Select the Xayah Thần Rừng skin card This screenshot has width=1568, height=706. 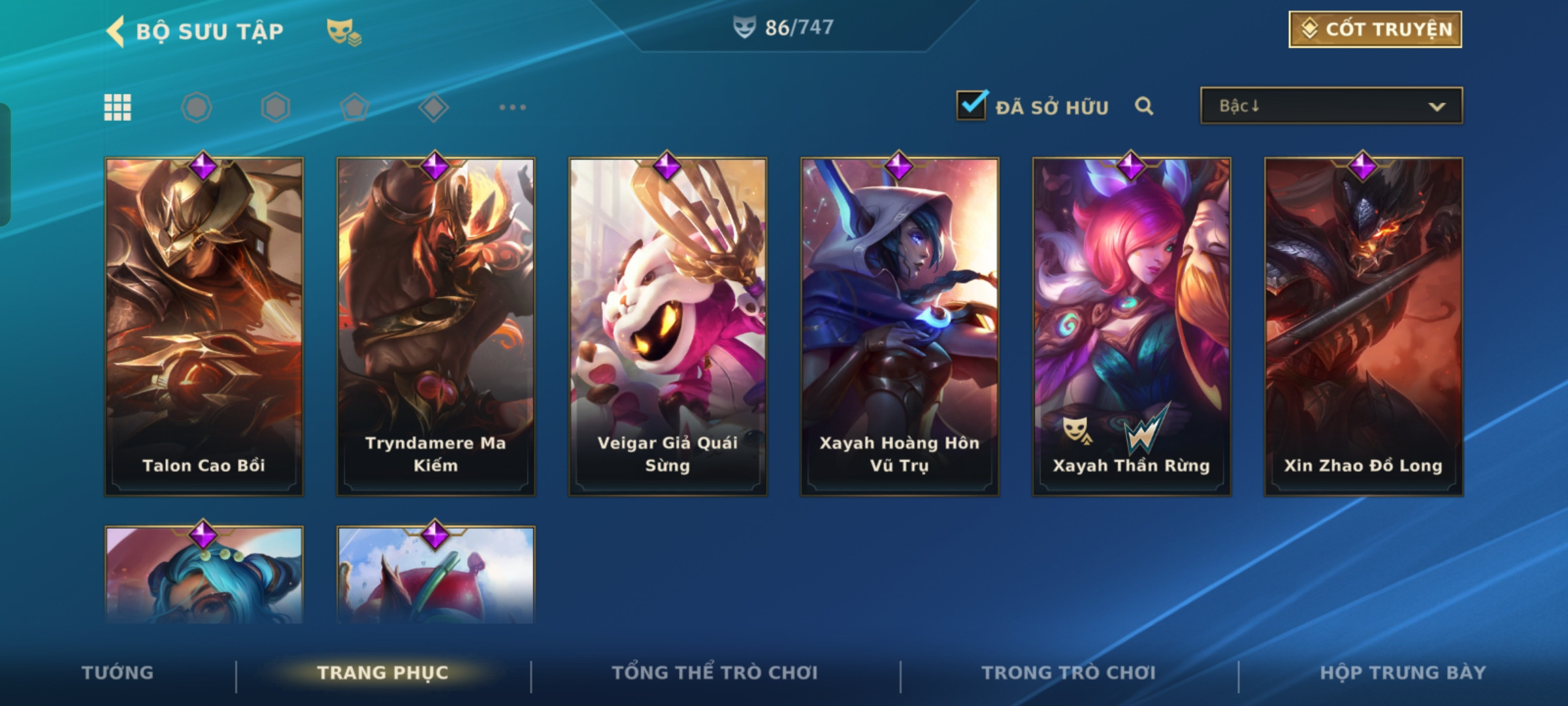pos(1132,326)
